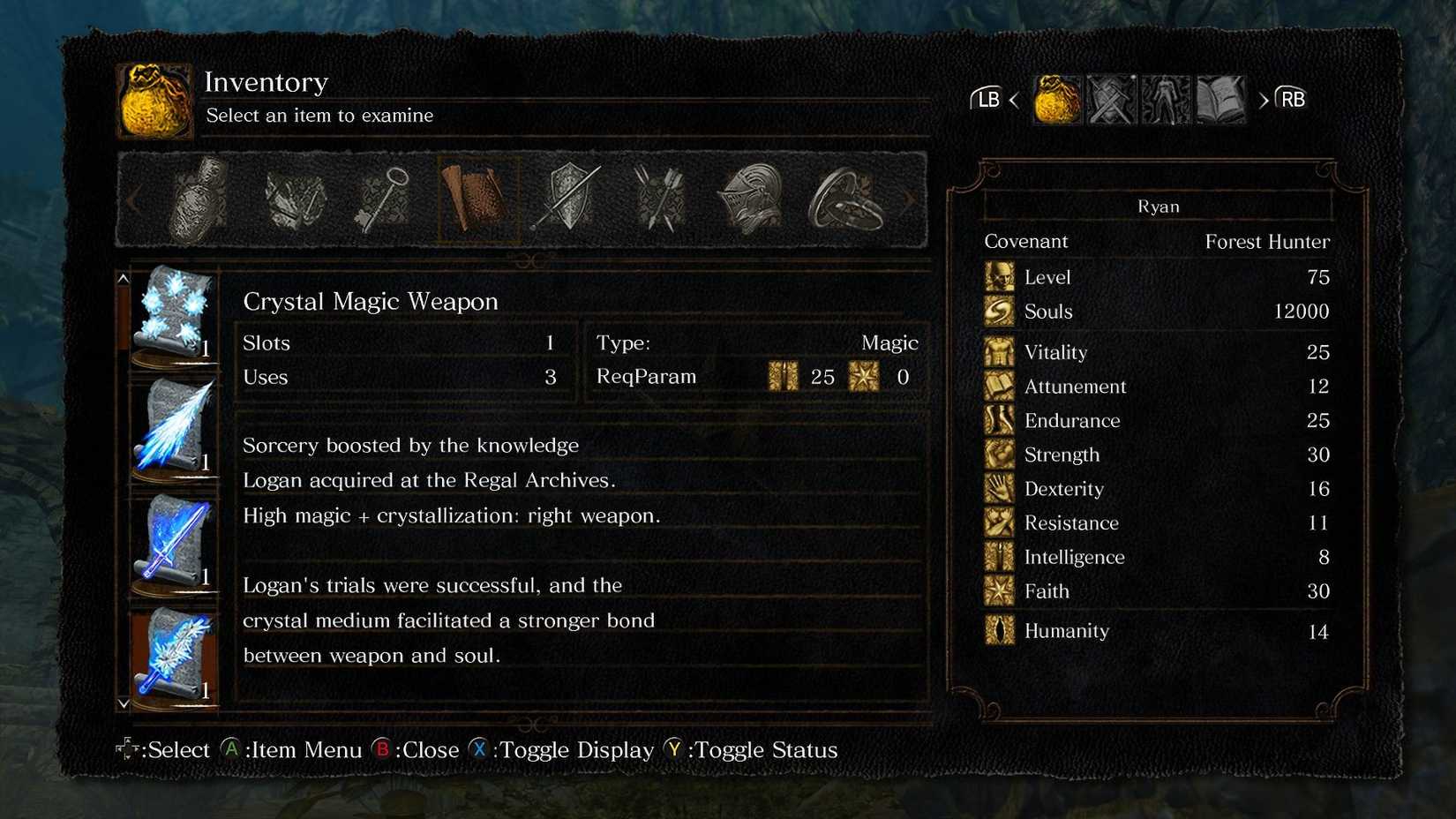
Task: Click the rings category icon
Action: [847, 199]
